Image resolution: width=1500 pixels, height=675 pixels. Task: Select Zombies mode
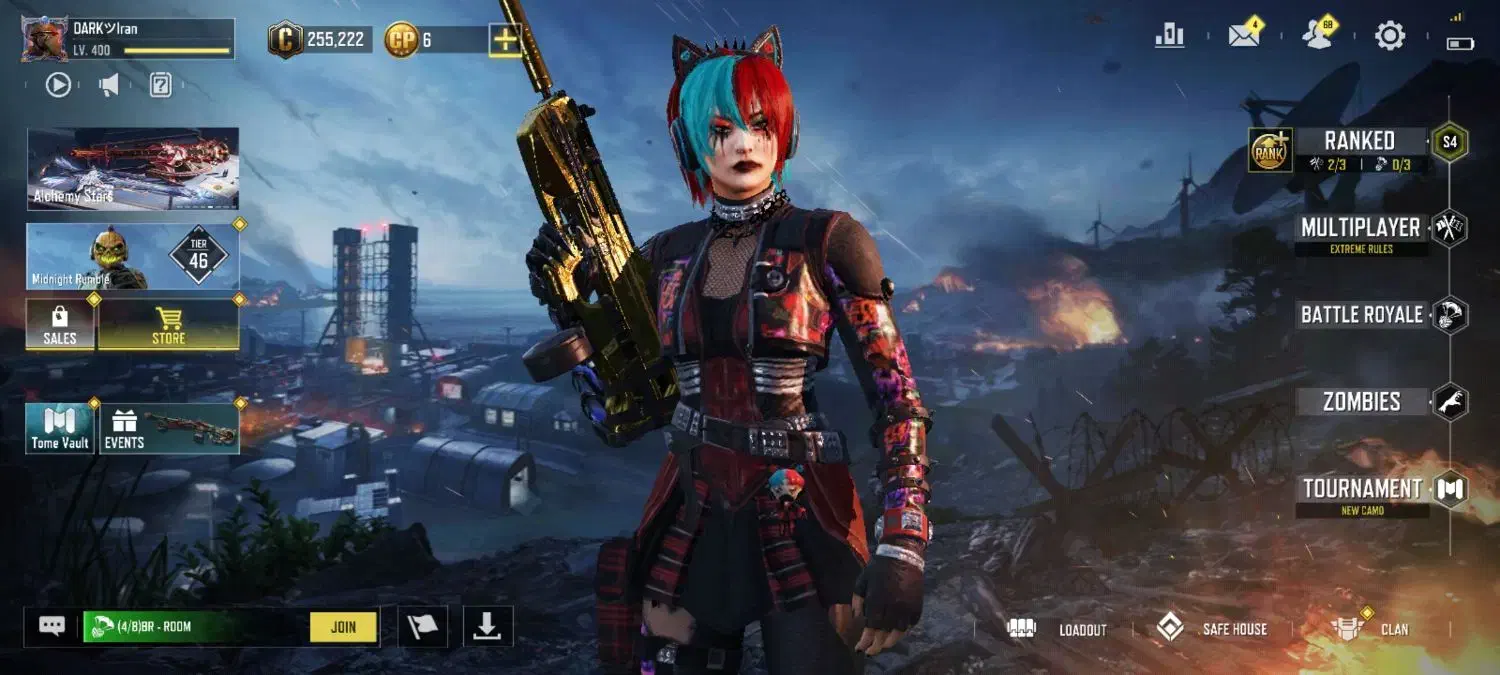[x=1361, y=402]
